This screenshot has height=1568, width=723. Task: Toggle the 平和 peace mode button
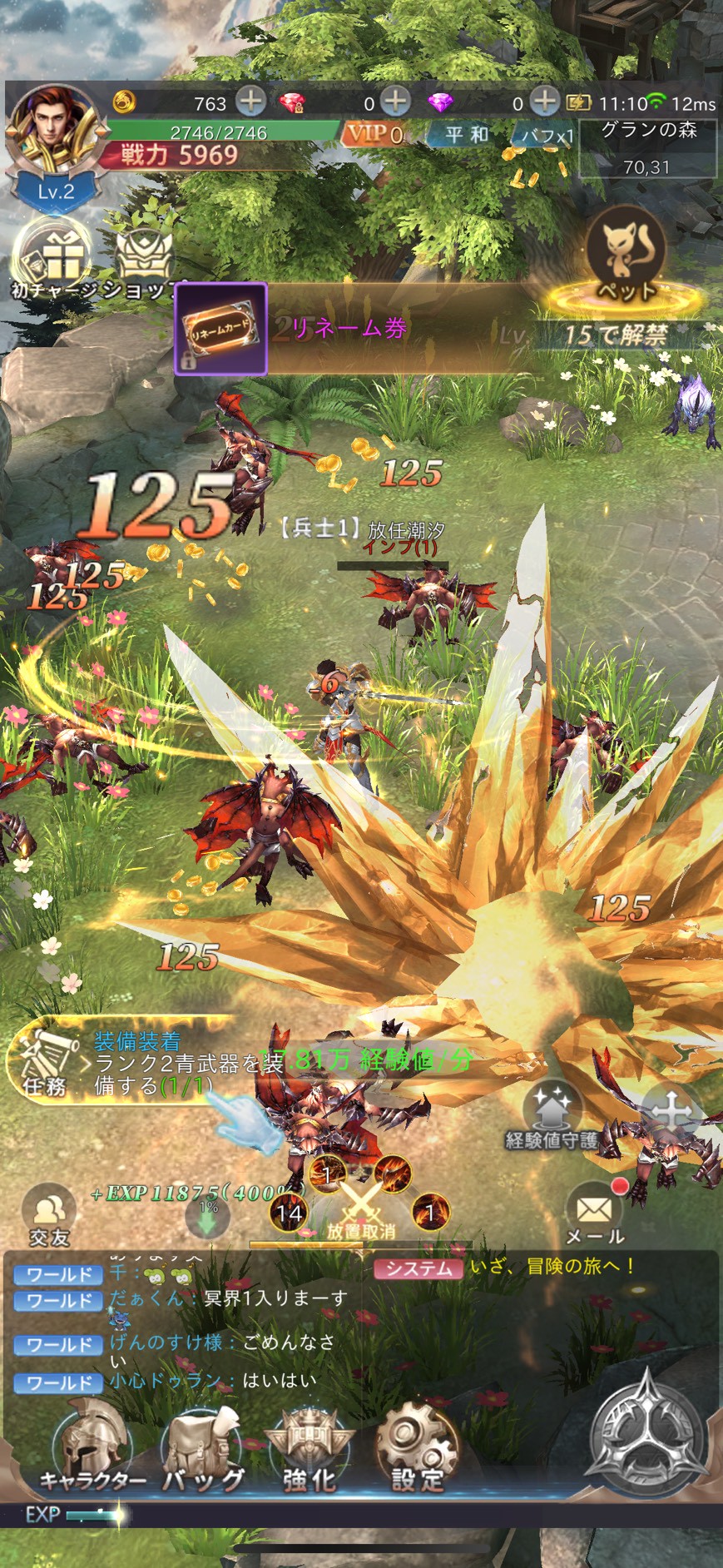tap(466, 135)
